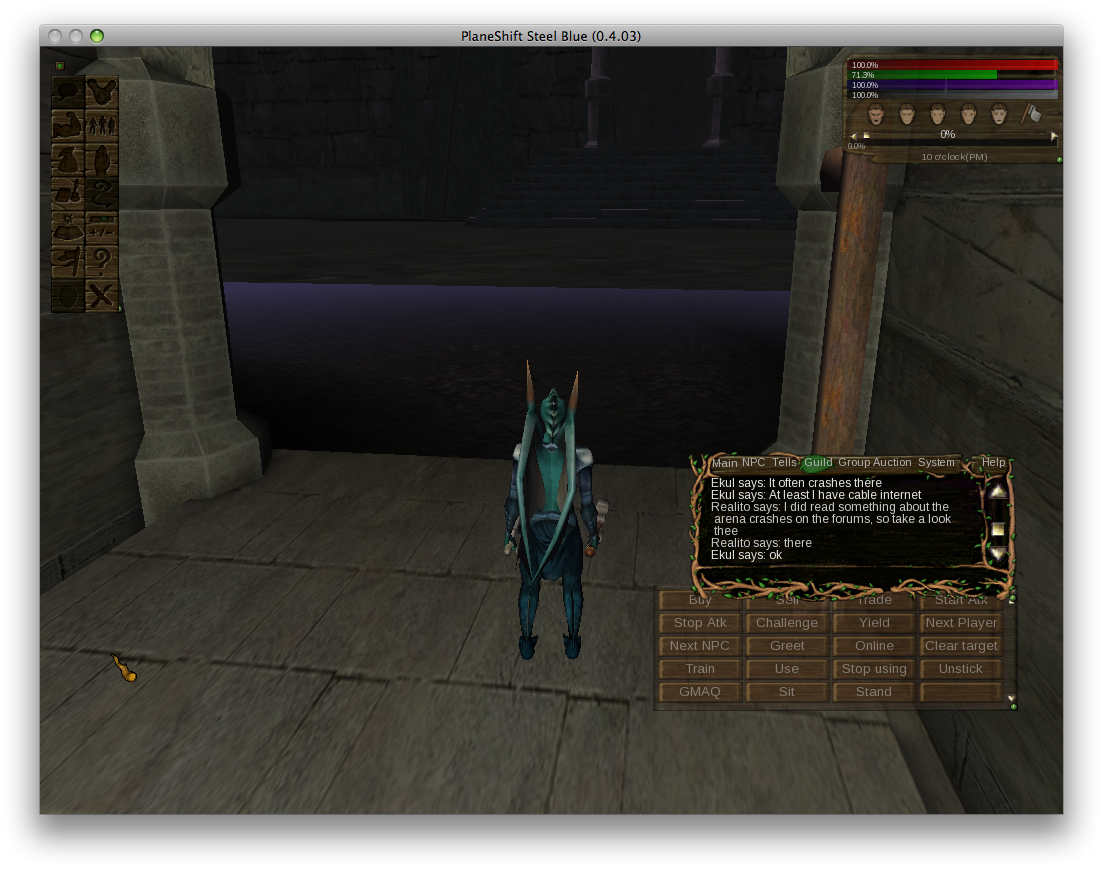Click the question mark help icon
The image size is (1103, 869).
[102, 262]
